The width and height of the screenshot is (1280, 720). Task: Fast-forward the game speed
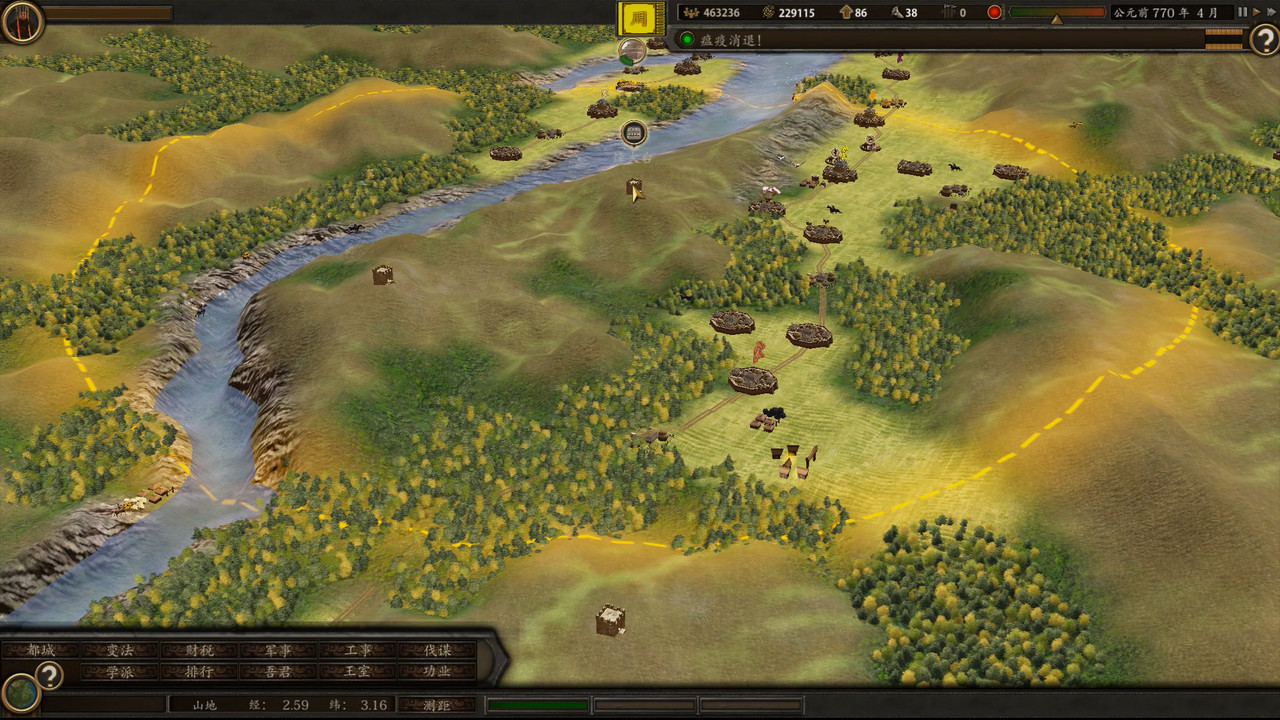(x=1257, y=12)
